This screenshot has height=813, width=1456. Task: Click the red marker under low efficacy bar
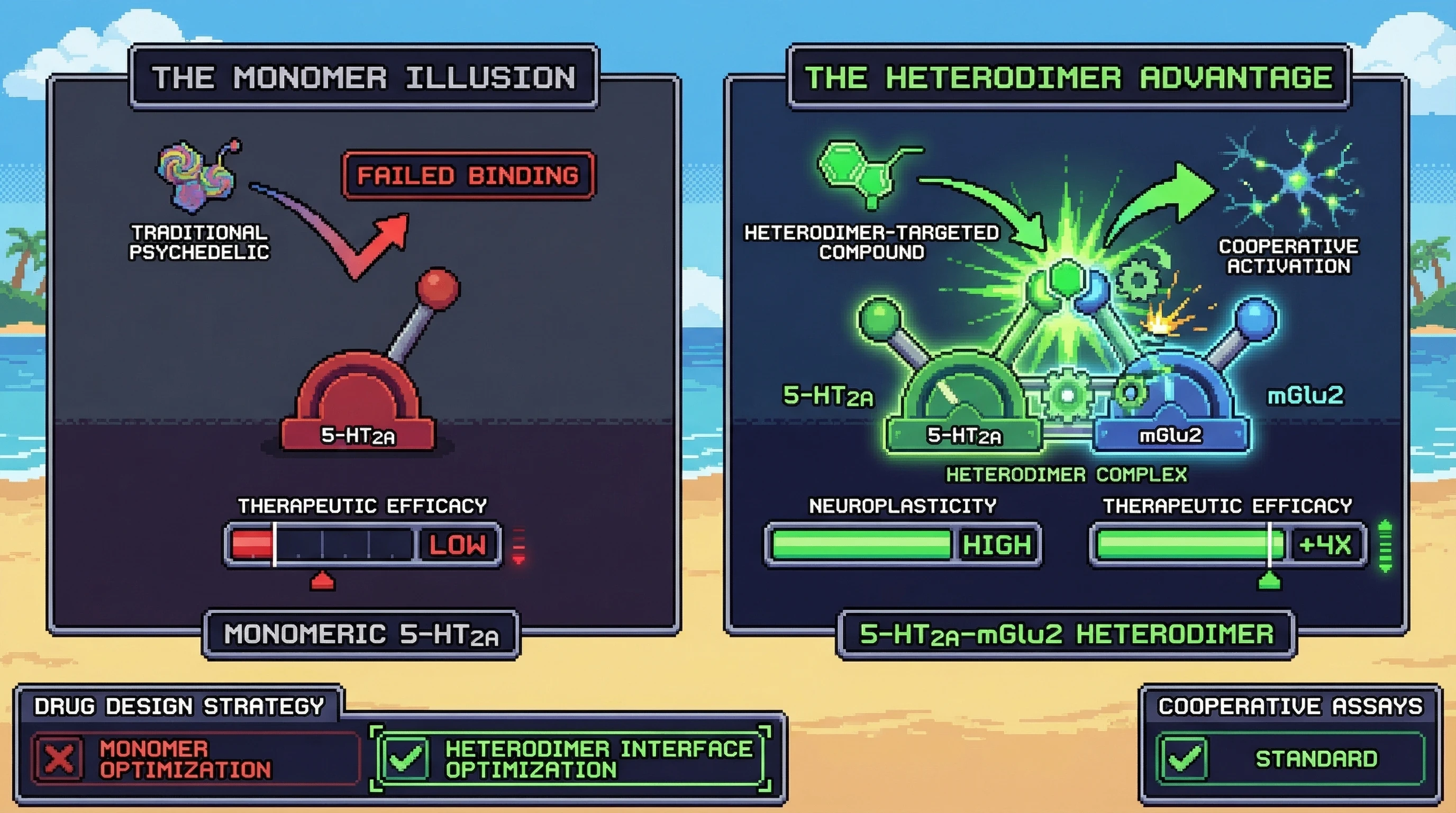(x=322, y=581)
